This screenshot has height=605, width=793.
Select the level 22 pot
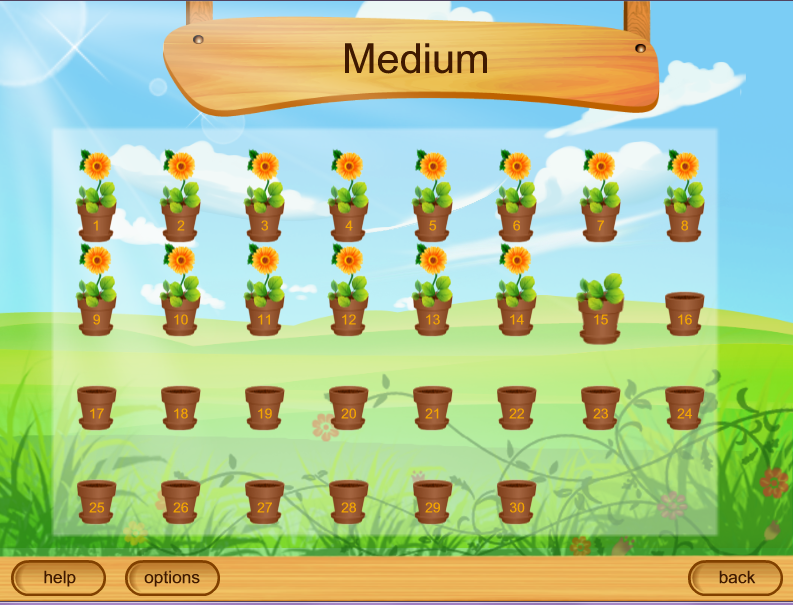[x=516, y=408]
